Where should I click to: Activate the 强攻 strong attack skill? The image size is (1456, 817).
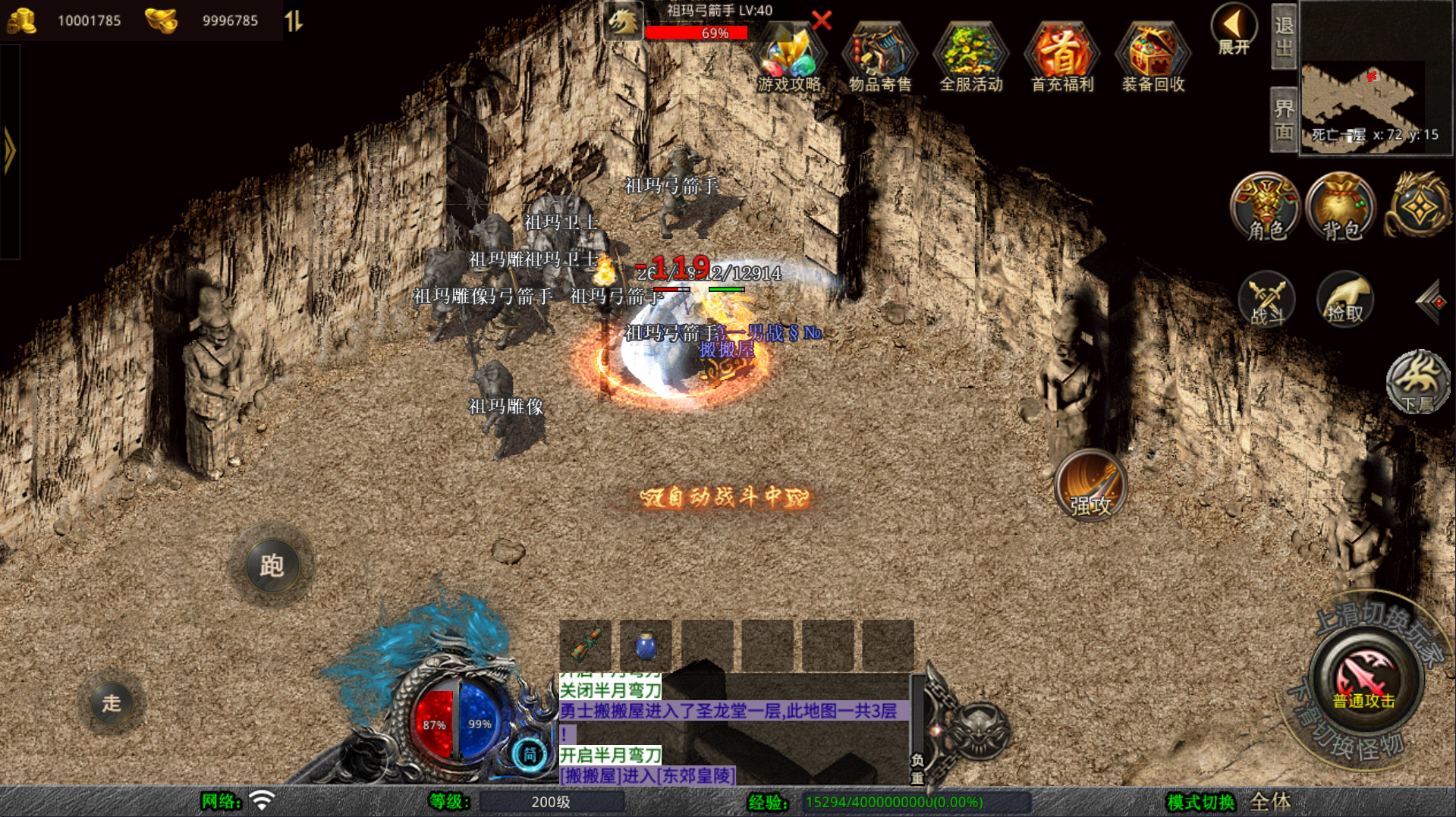coord(1090,484)
